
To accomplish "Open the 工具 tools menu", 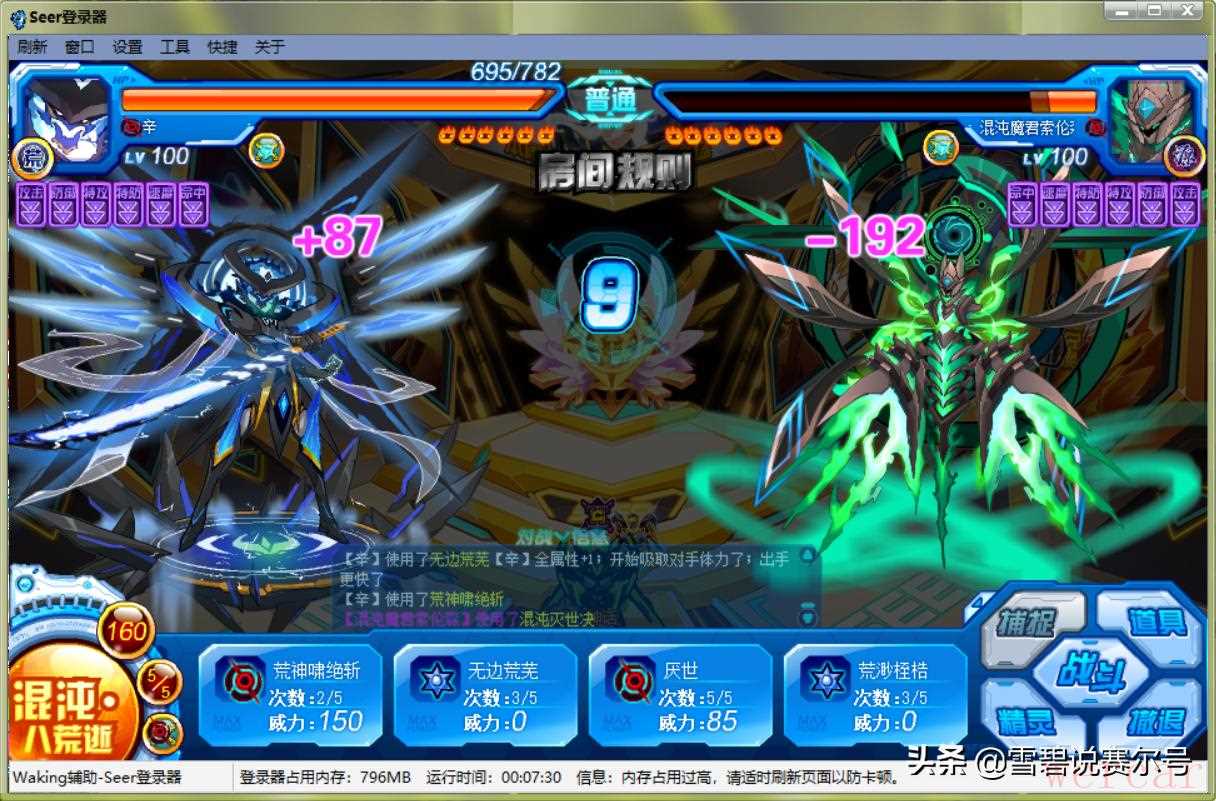I will point(175,47).
